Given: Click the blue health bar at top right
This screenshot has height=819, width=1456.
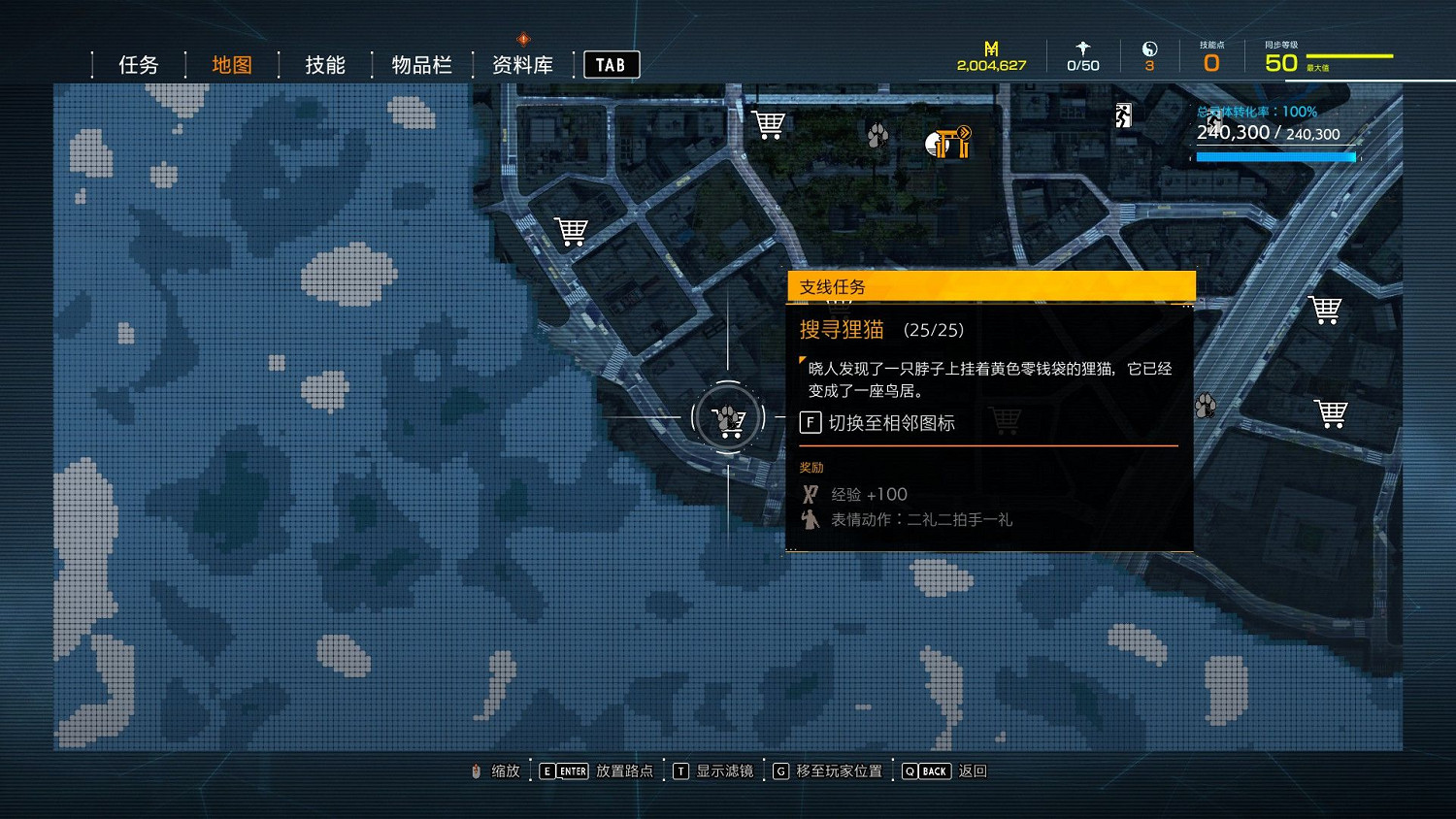Looking at the screenshot, I should [1274, 156].
